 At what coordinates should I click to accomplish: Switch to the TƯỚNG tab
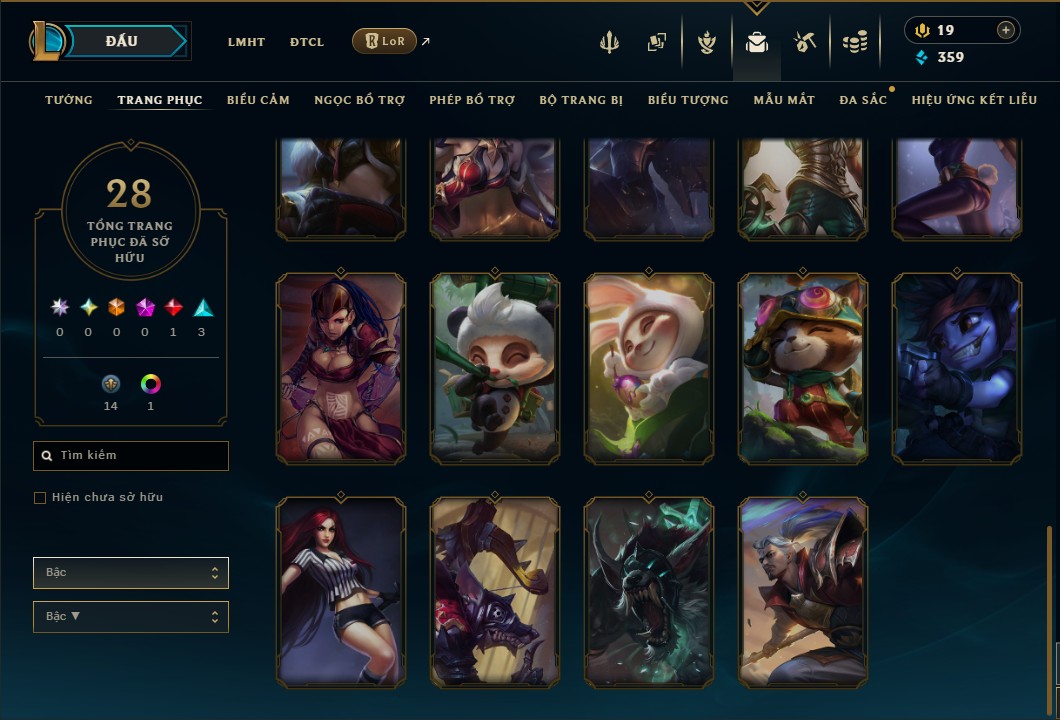pyautogui.click(x=69, y=100)
